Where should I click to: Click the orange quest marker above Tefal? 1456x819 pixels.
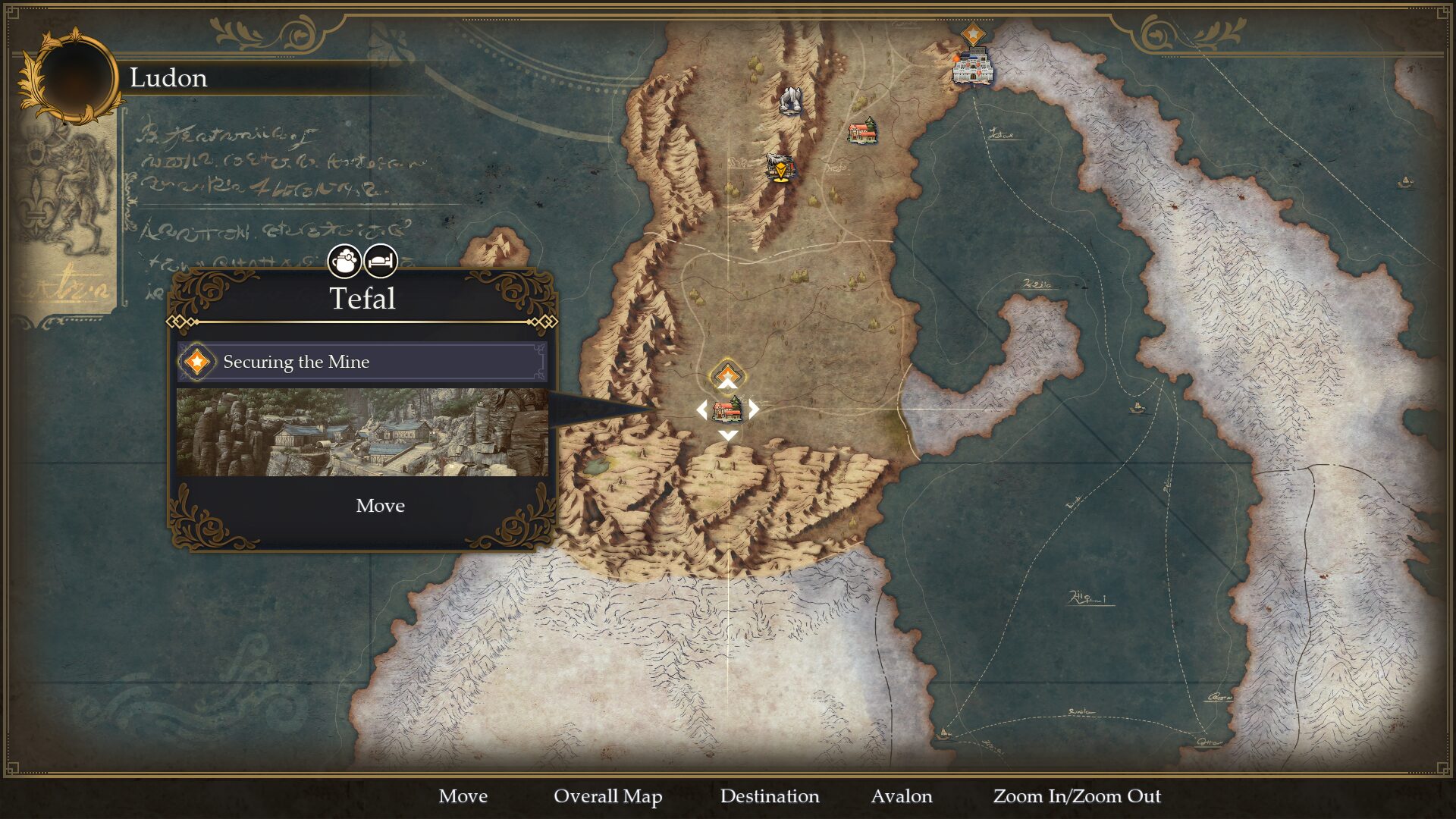pyautogui.click(x=727, y=373)
